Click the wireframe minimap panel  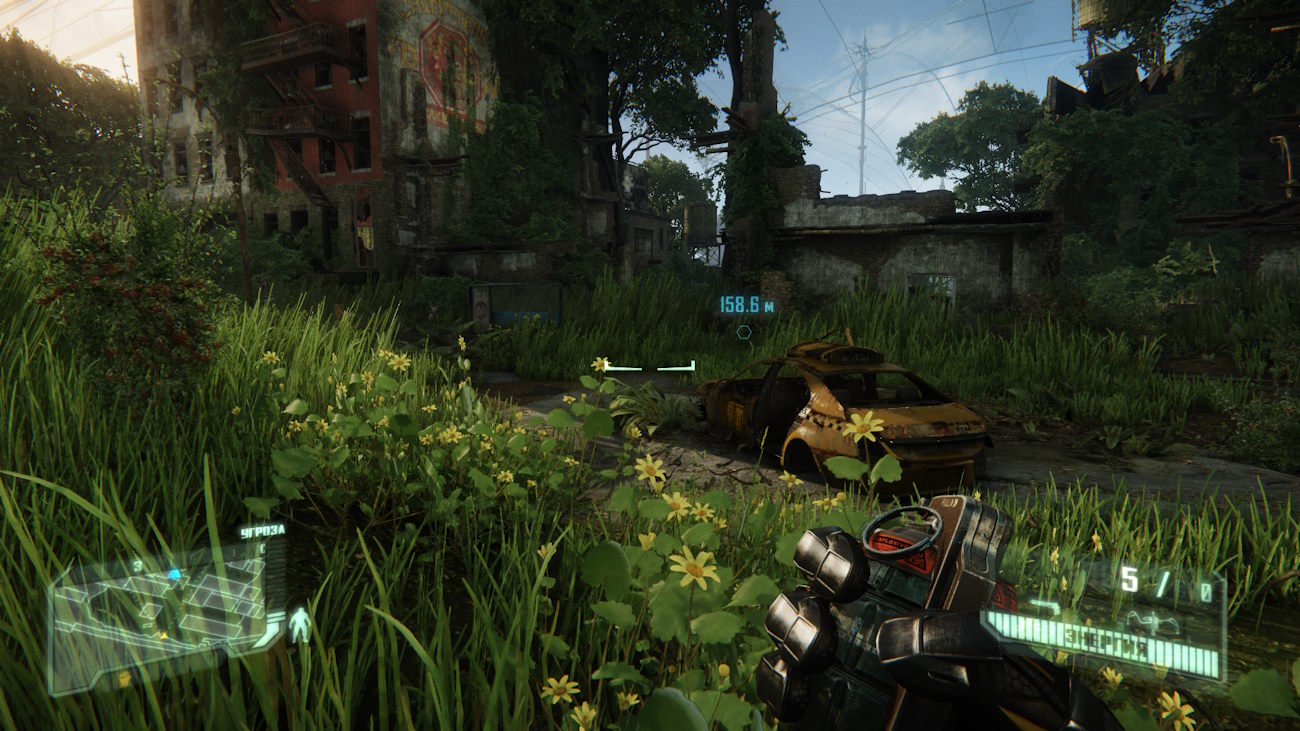(160, 610)
